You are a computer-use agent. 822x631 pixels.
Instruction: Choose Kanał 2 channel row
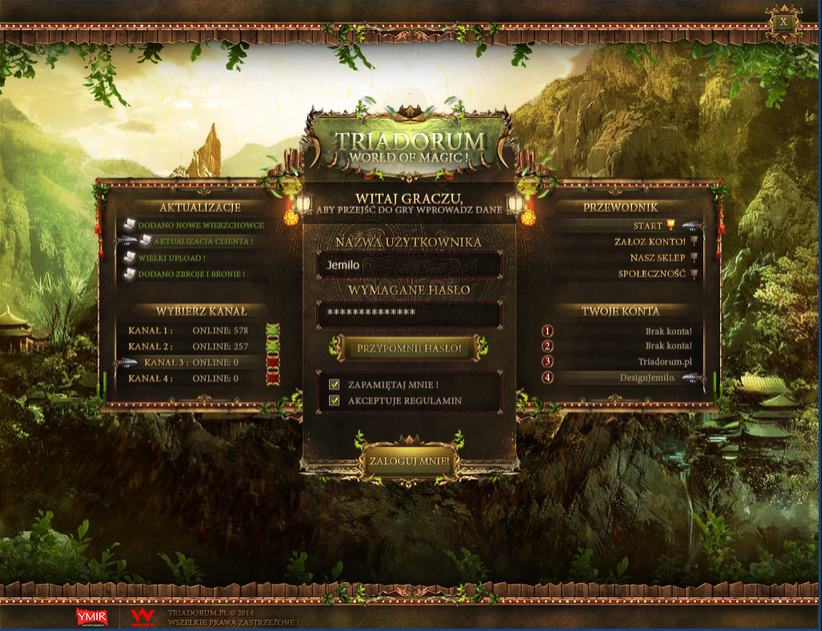[188, 346]
